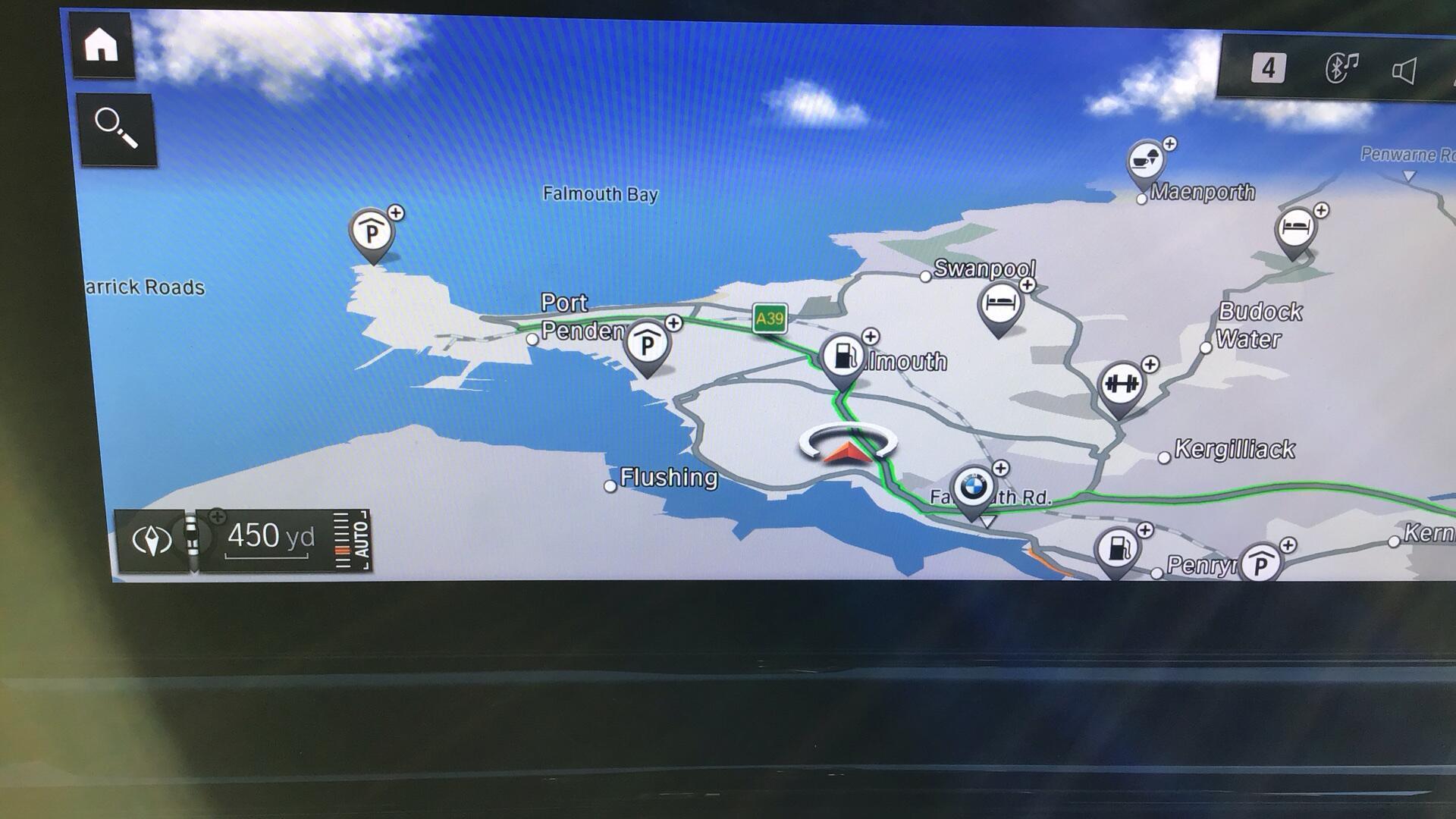This screenshot has width=1456, height=819.
Task: Show the 4 notifications
Action: (1268, 68)
